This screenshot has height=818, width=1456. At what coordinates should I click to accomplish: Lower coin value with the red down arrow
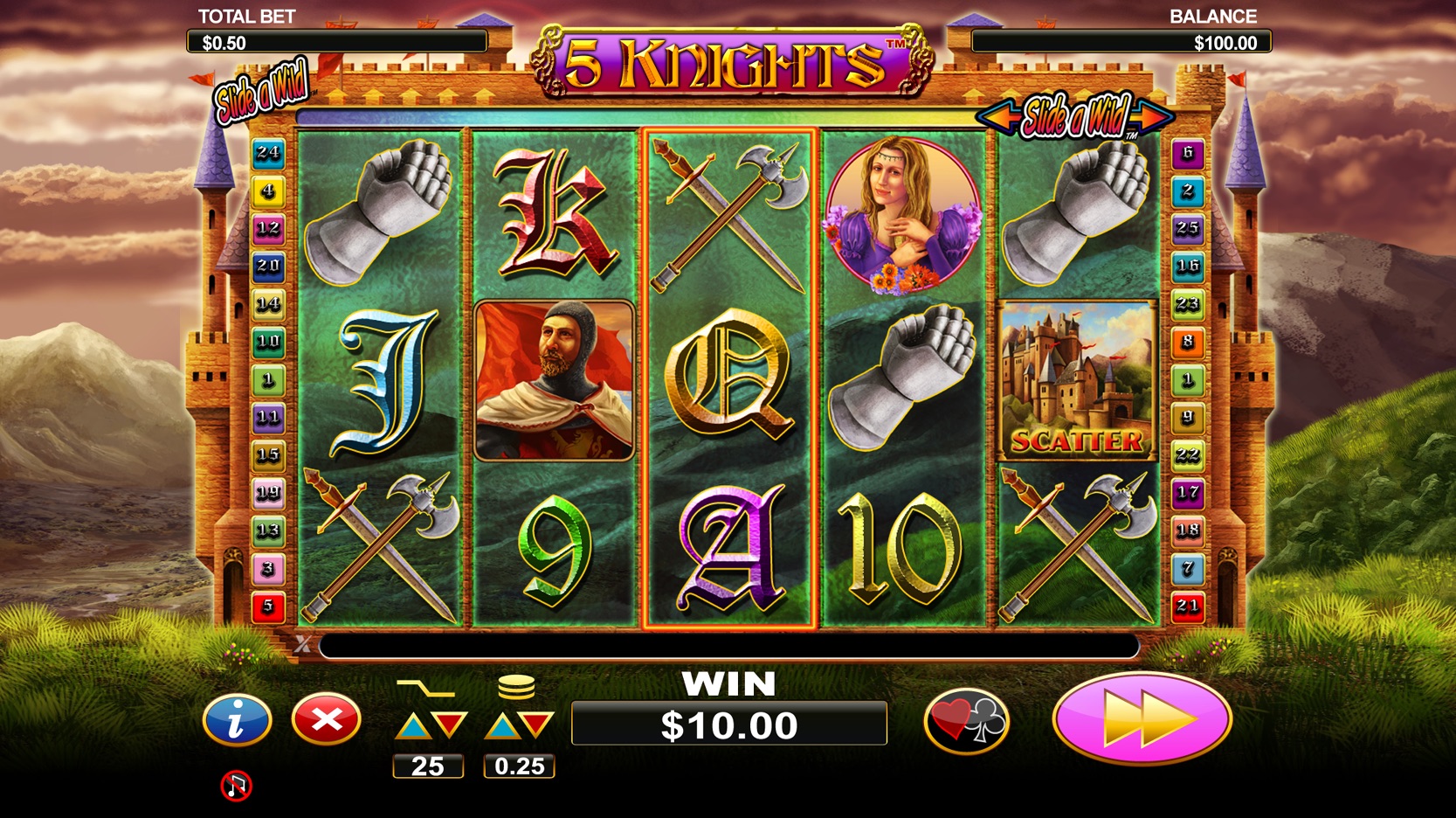click(537, 725)
